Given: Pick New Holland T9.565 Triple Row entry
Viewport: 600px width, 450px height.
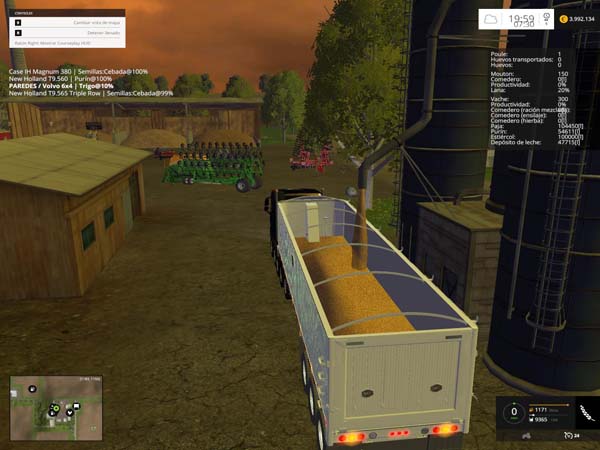Looking at the screenshot, I should tap(90, 93).
